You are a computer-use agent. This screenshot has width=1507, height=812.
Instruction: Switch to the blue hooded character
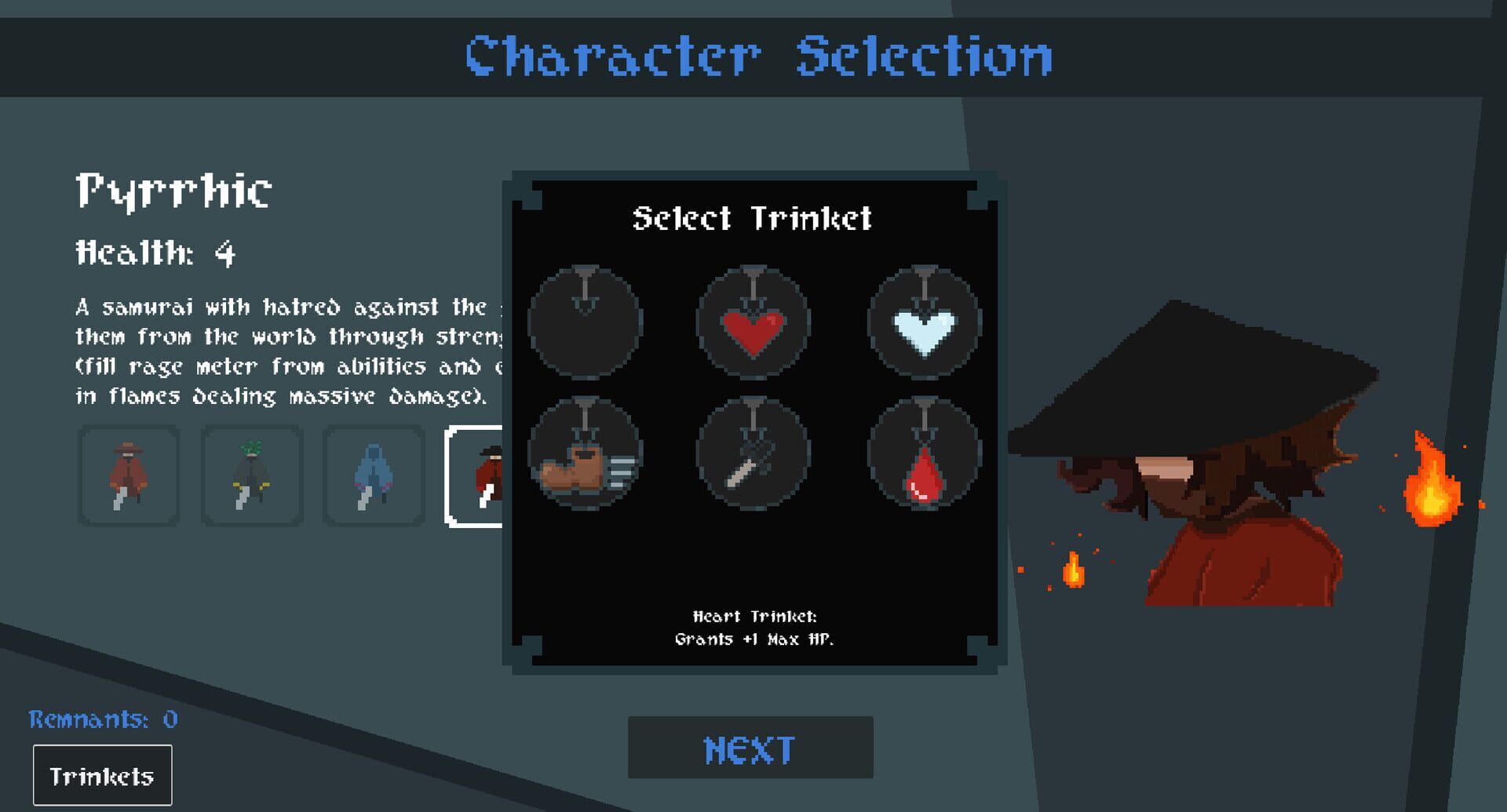pos(372,475)
